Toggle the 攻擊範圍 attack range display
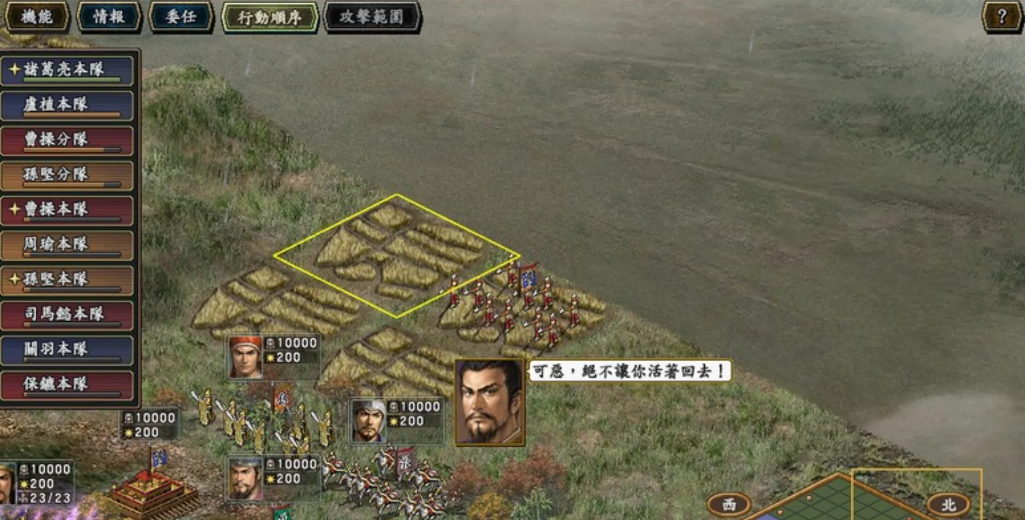The height and width of the screenshot is (520, 1026). point(372,17)
